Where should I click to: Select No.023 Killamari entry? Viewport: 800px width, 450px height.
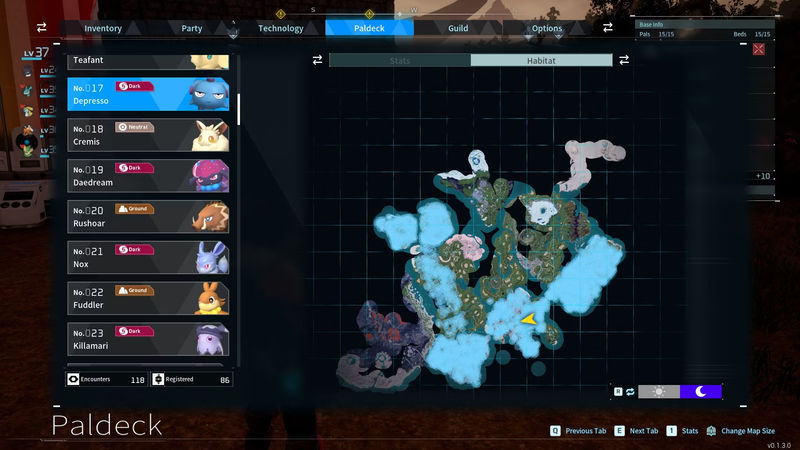point(148,338)
